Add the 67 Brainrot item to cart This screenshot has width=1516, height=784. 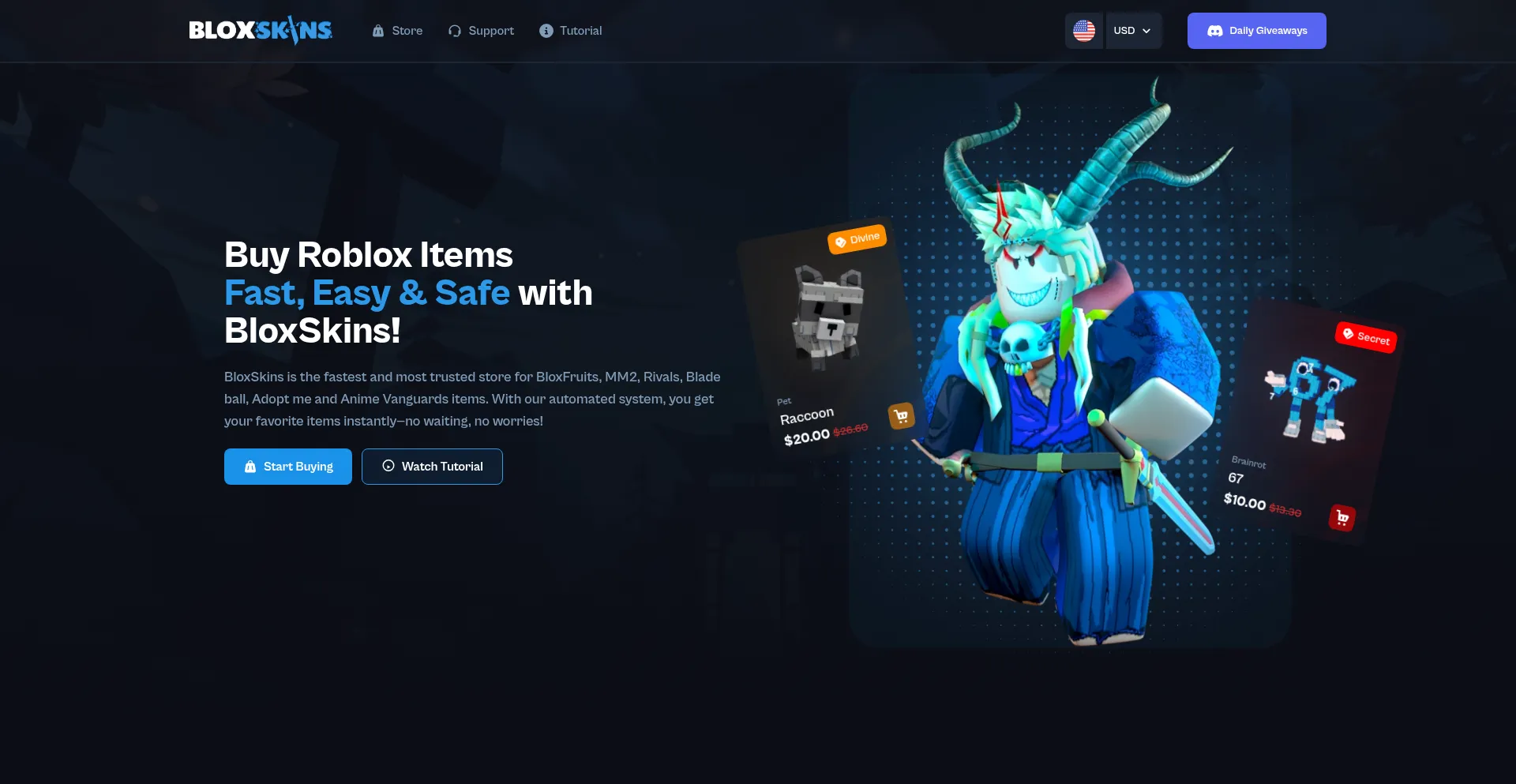tap(1342, 518)
